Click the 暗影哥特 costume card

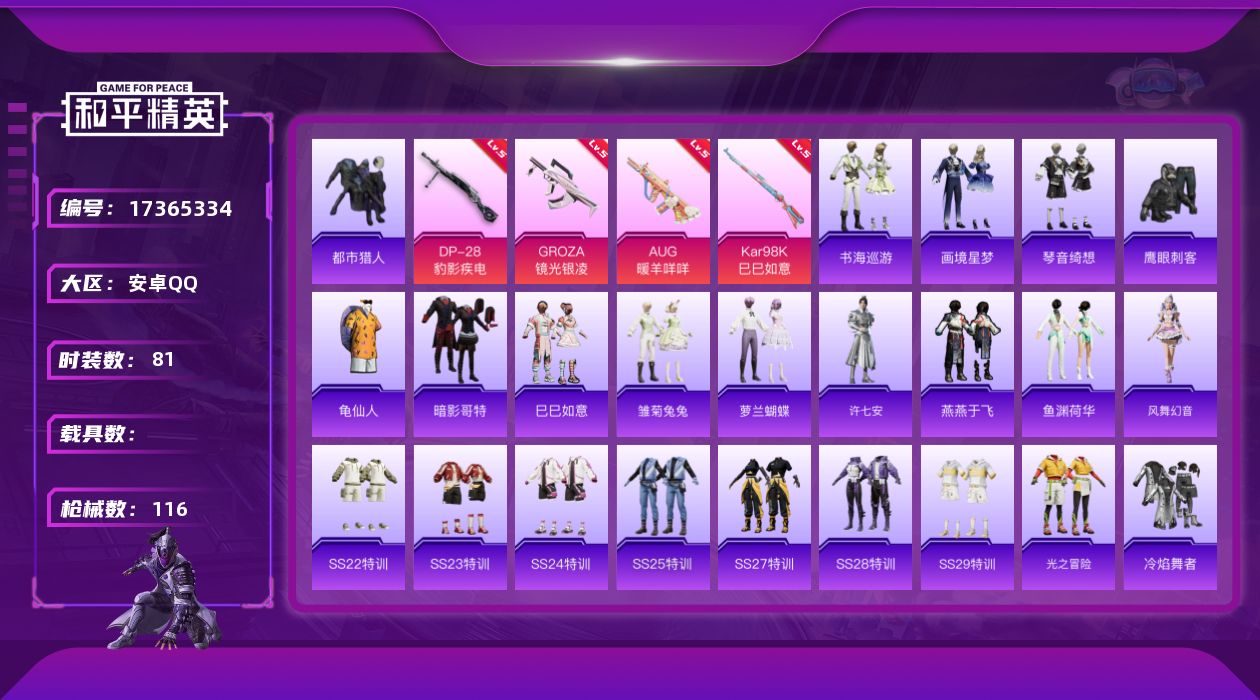click(x=460, y=363)
